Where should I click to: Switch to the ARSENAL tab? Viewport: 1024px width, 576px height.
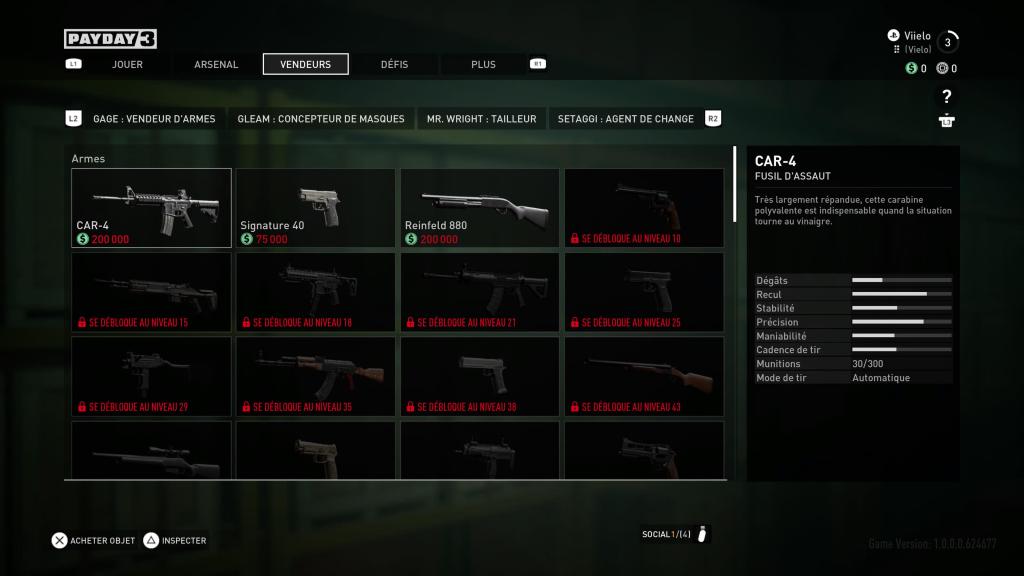coord(216,64)
